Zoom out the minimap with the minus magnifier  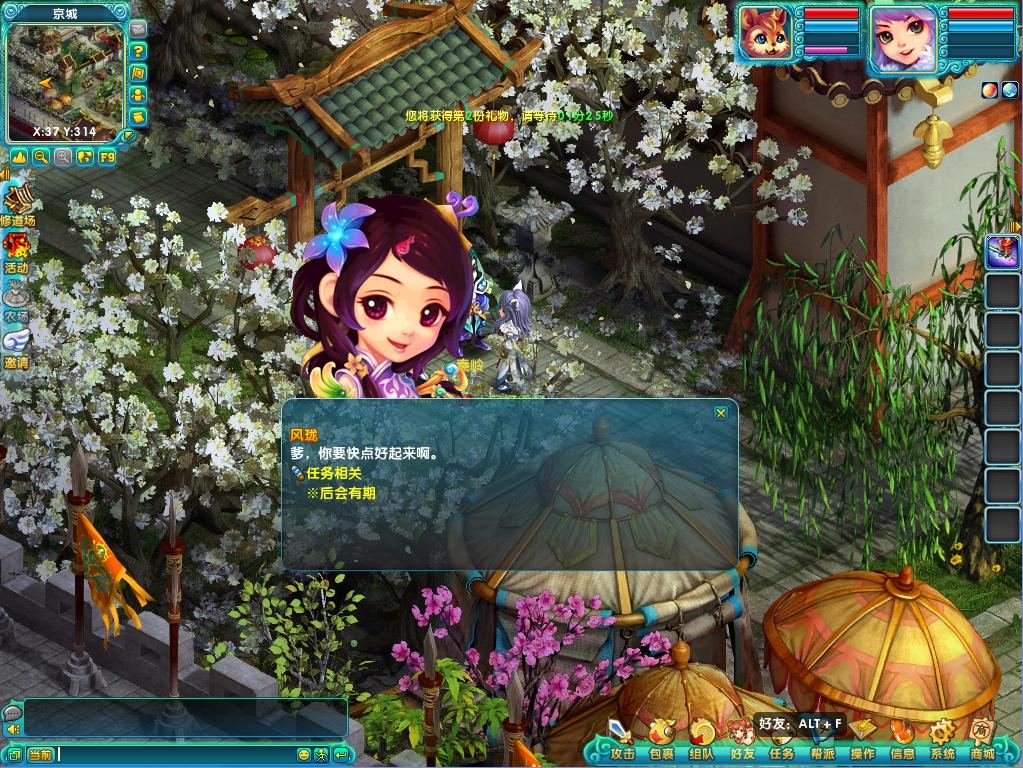41,157
